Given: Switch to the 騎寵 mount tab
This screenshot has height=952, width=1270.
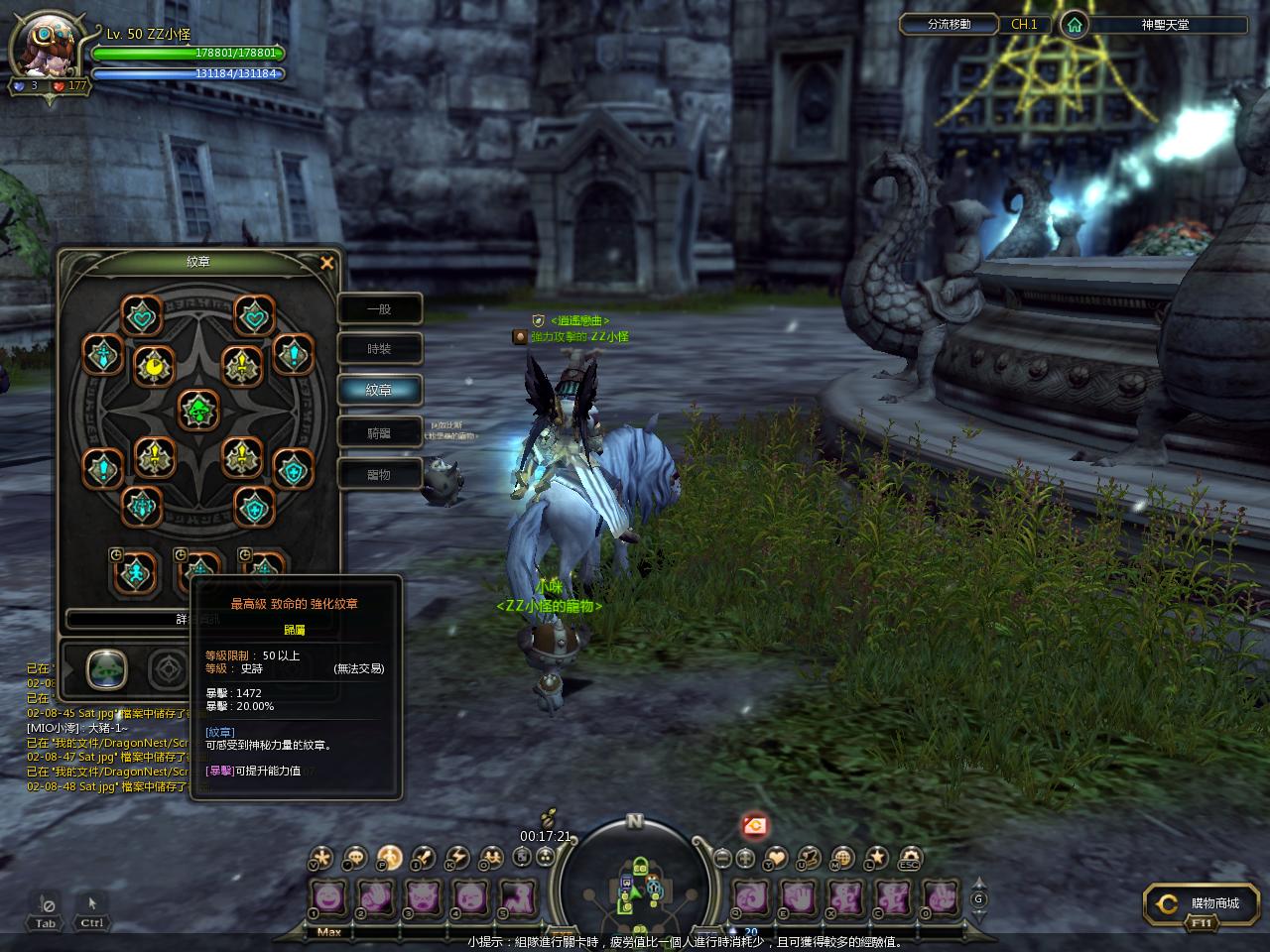Looking at the screenshot, I should pos(379,432).
